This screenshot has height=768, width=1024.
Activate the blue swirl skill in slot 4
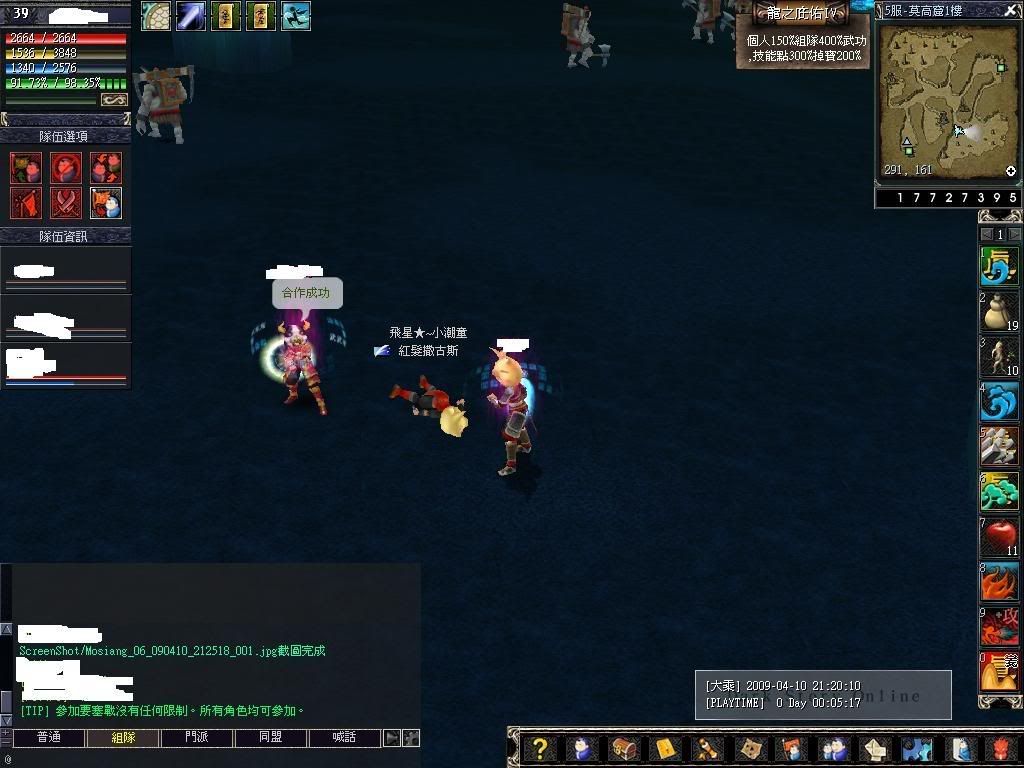point(999,402)
